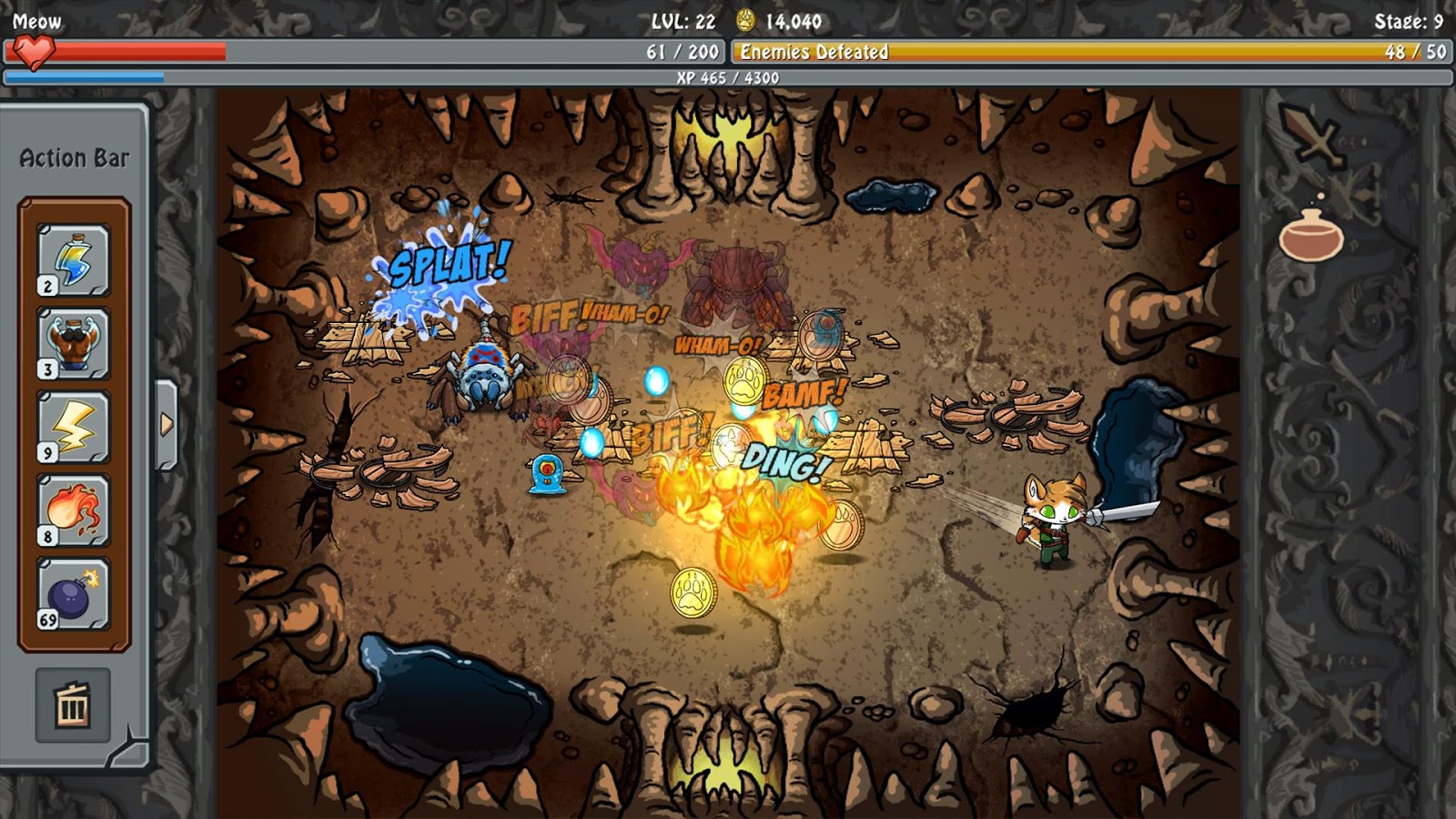Cast the lightning bolt spell
The width and height of the screenshot is (1456, 819).
click(71, 426)
